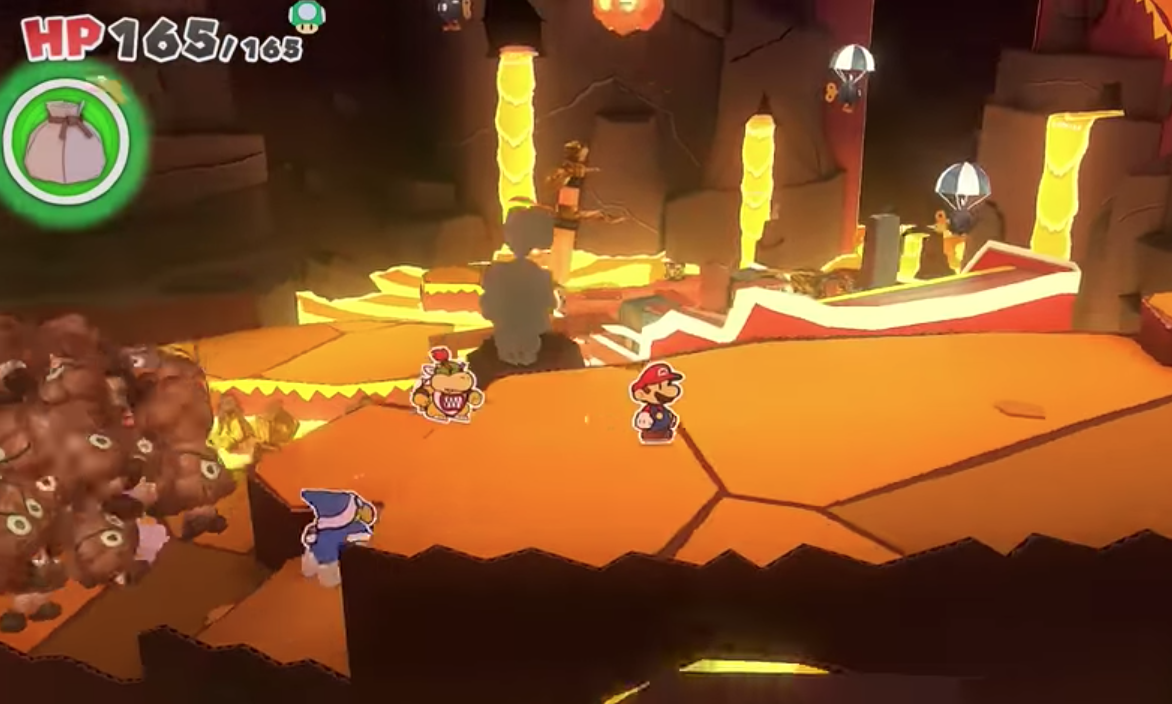The image size is (1172, 704).
Task: Select the confetti bag icon
Action: pos(66,142)
